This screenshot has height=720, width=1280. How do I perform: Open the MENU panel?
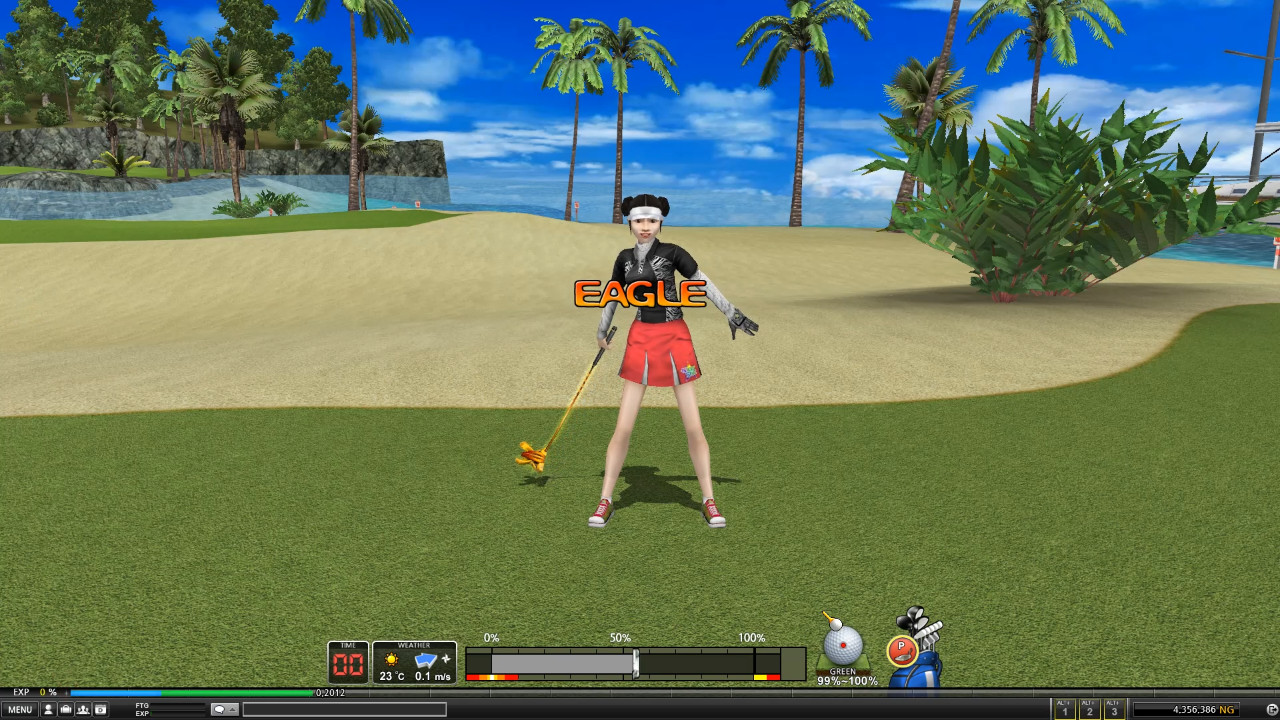tap(20, 709)
